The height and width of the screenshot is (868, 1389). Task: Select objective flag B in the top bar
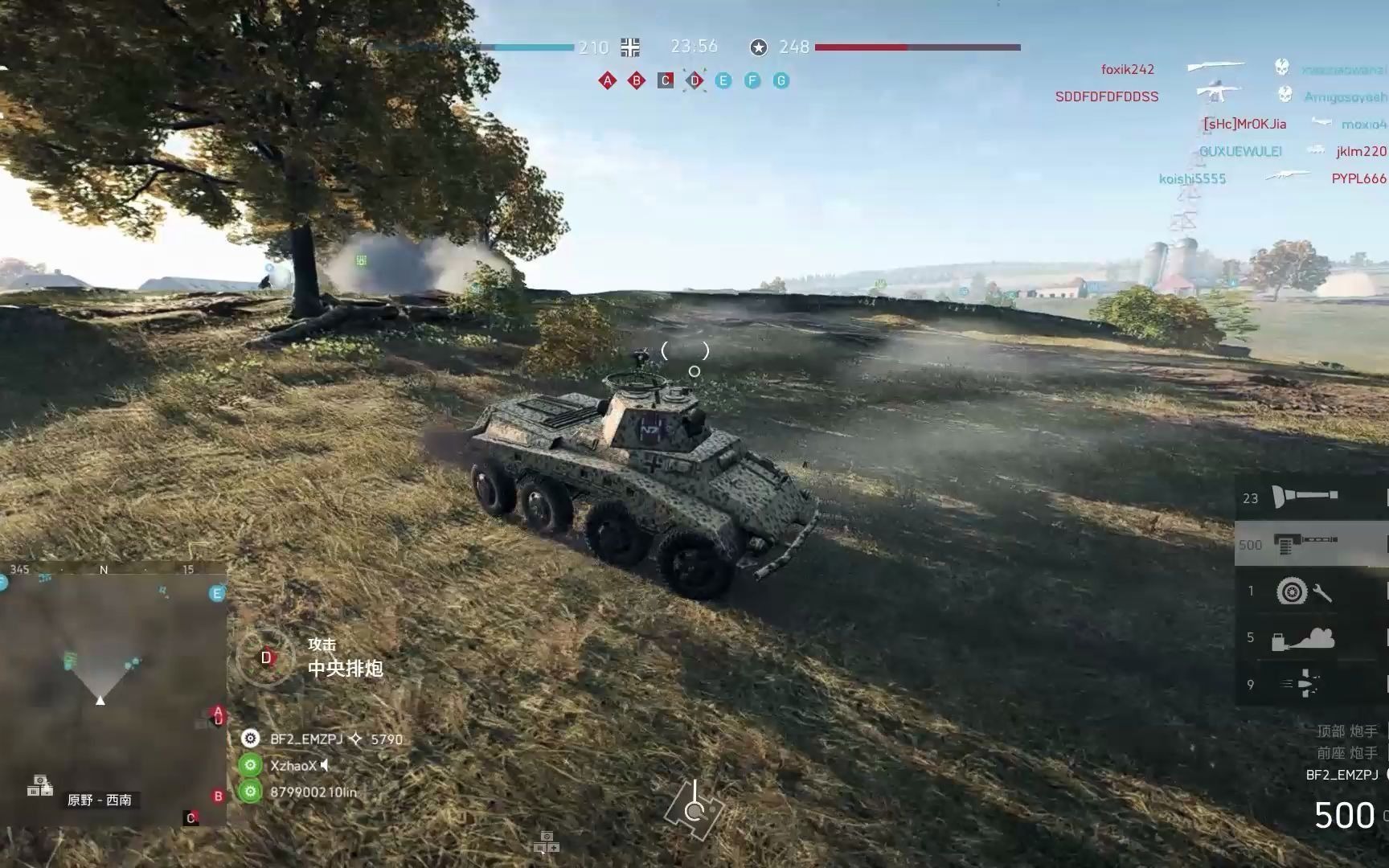click(x=637, y=80)
